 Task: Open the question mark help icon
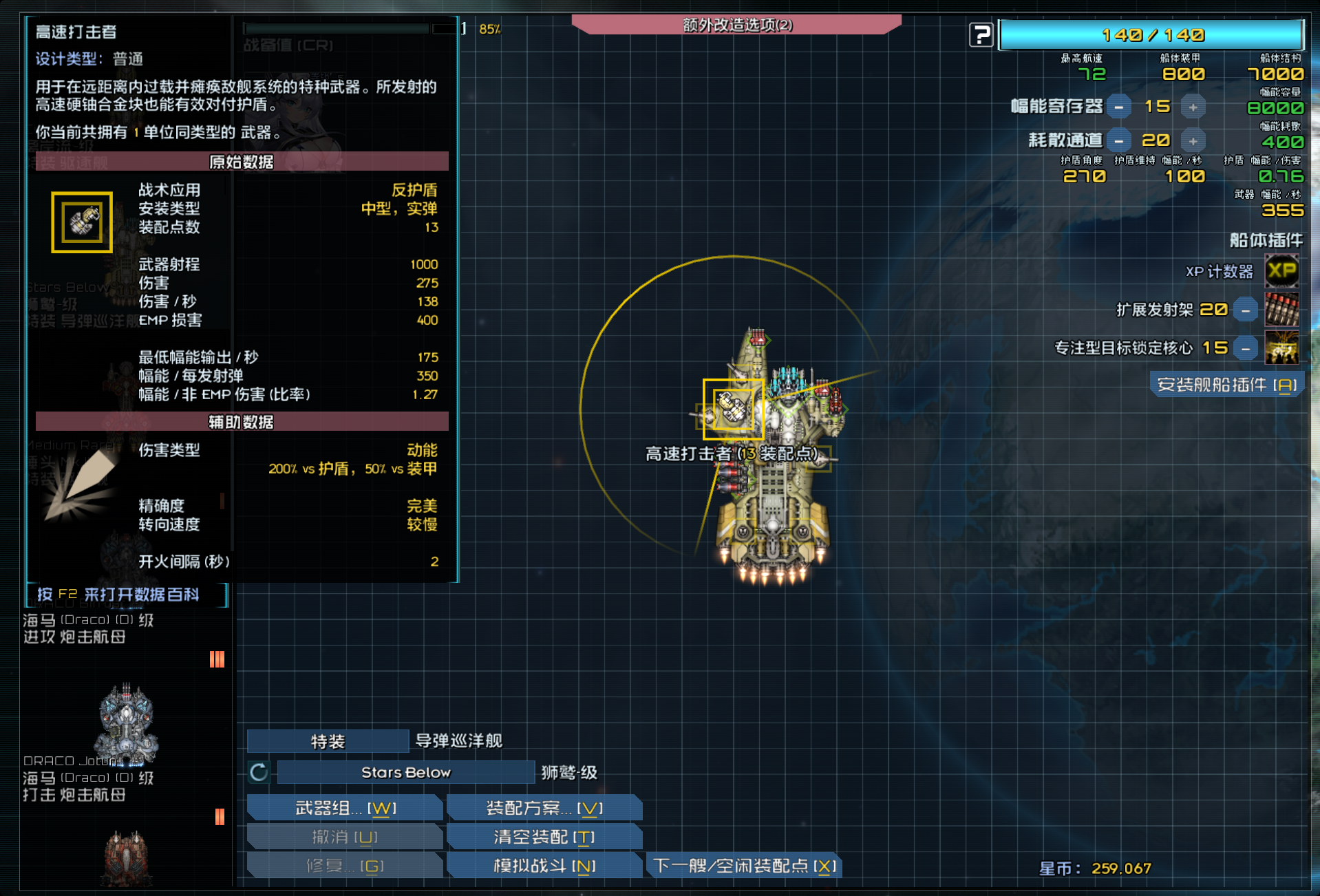point(980,34)
